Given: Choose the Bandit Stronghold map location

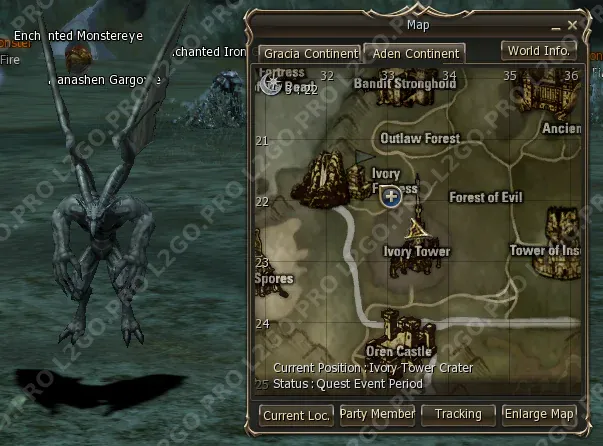Looking at the screenshot, I should click(405, 84).
